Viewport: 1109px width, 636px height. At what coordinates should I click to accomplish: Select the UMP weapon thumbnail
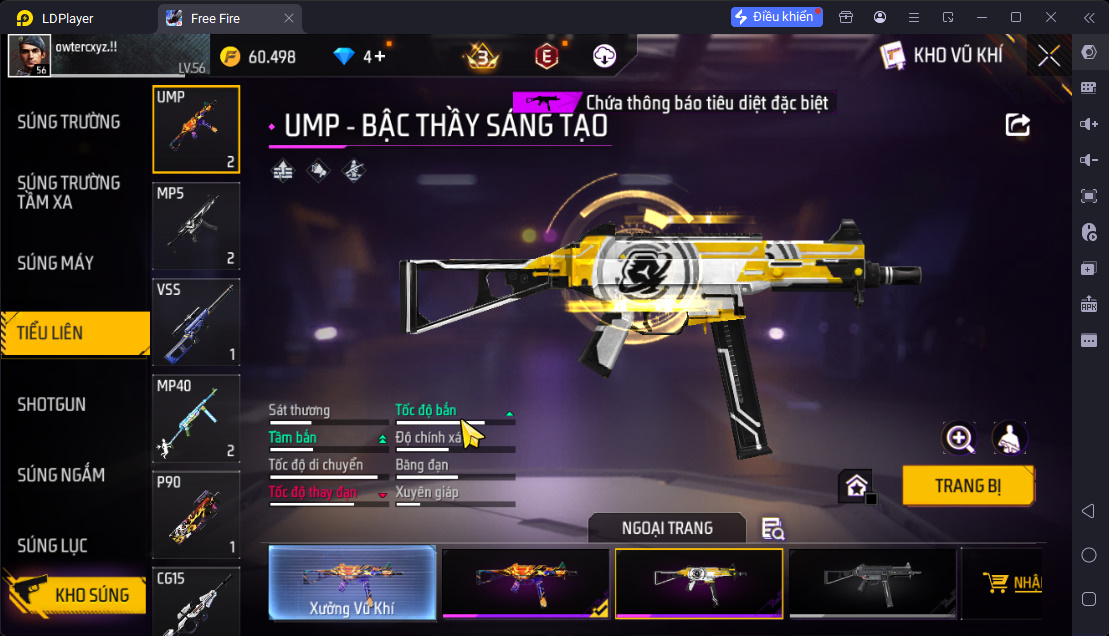[x=196, y=130]
